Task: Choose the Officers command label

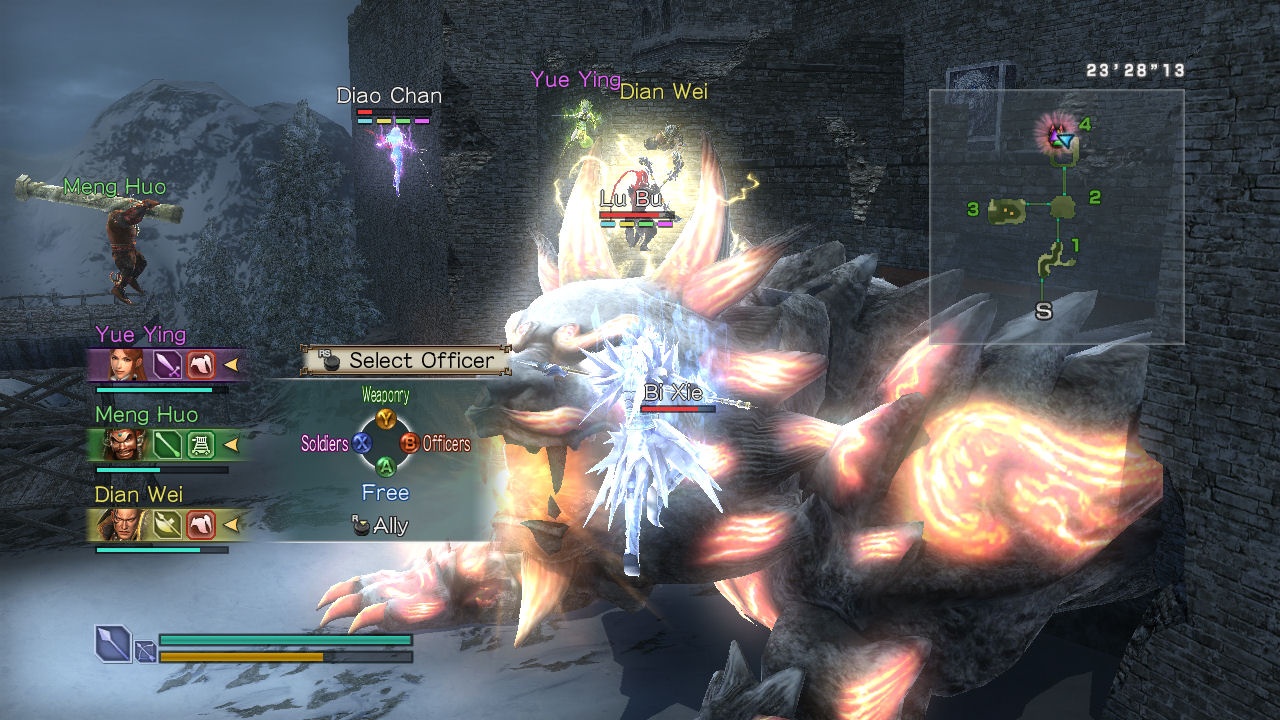Action: coord(446,443)
